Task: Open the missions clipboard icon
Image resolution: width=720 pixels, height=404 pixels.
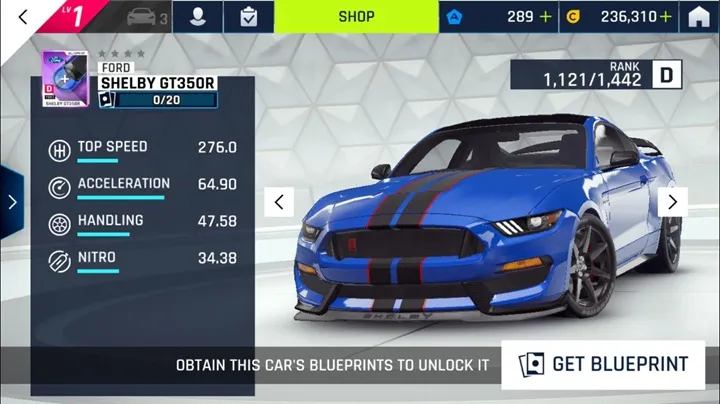Action: coord(247,16)
